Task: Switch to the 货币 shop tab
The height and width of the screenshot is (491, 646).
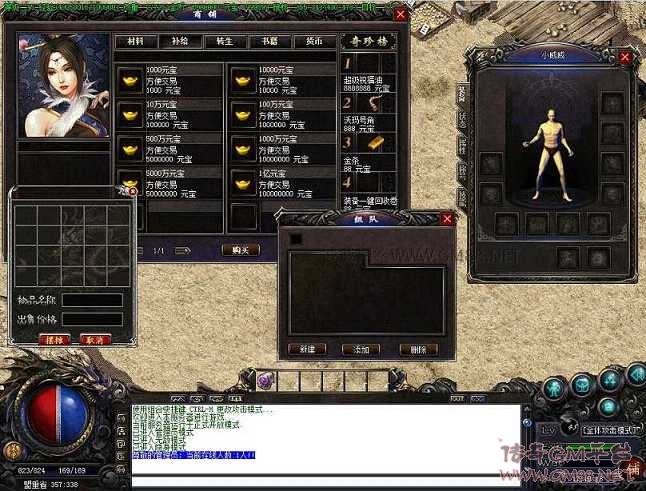Action: (x=314, y=42)
